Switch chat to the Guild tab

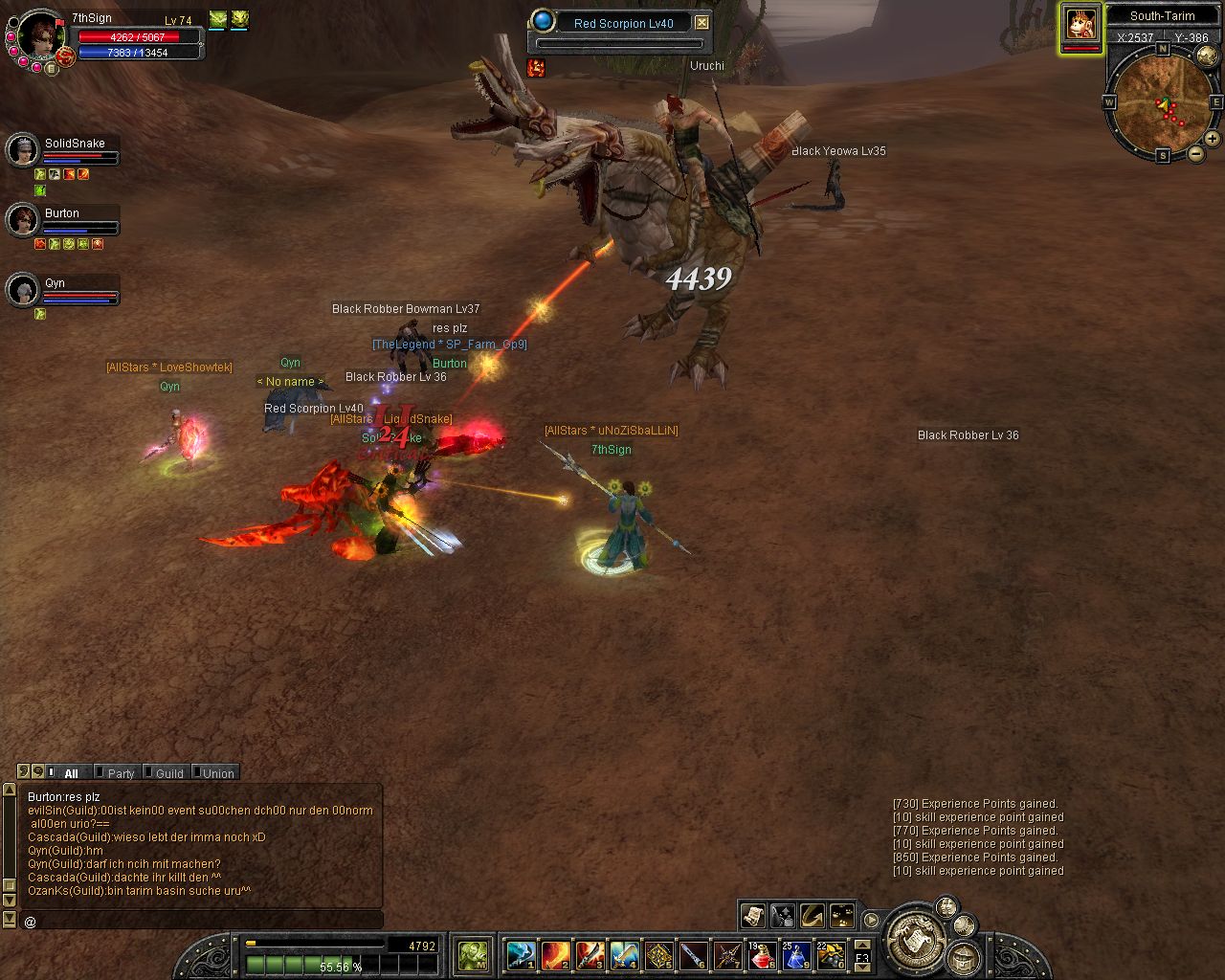(169, 773)
